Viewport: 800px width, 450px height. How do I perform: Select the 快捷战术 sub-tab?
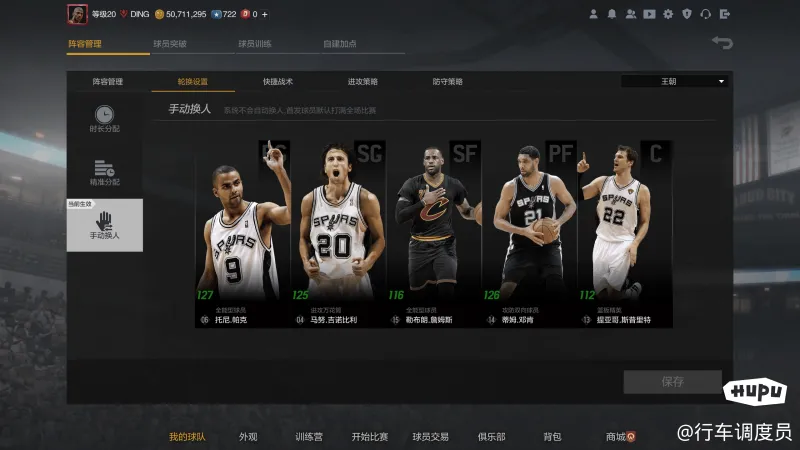pyautogui.click(x=278, y=82)
